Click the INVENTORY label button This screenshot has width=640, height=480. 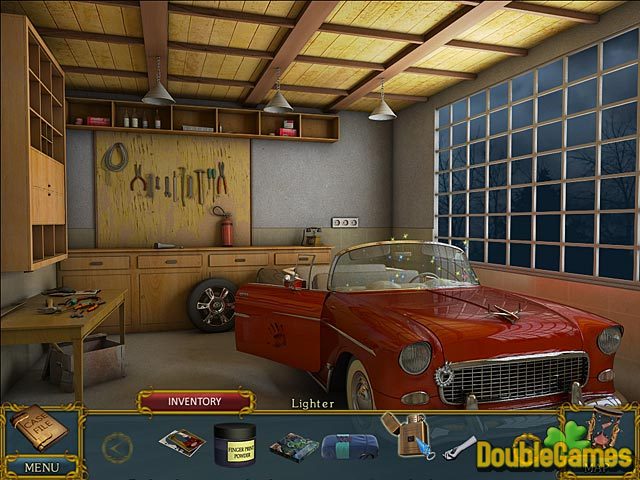tap(195, 402)
